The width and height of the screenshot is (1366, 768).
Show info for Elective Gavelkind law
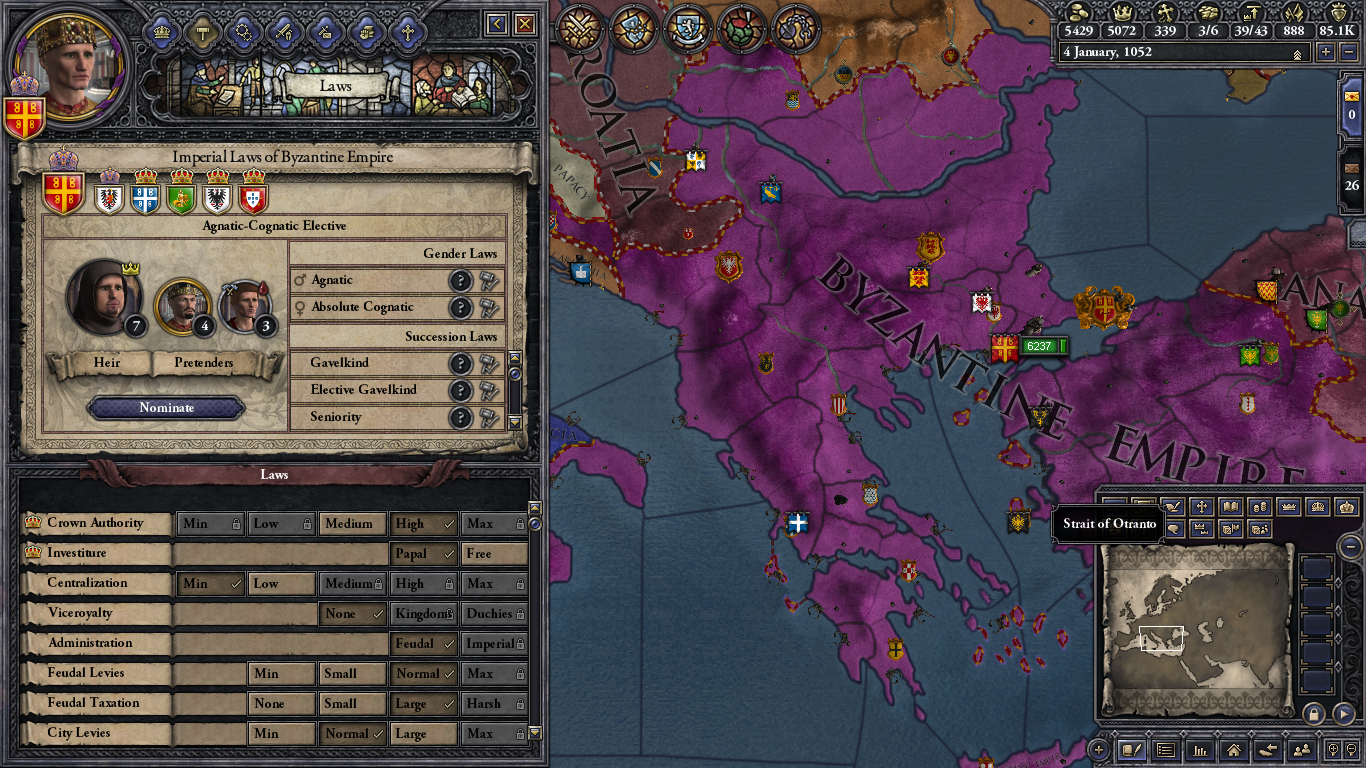(460, 391)
